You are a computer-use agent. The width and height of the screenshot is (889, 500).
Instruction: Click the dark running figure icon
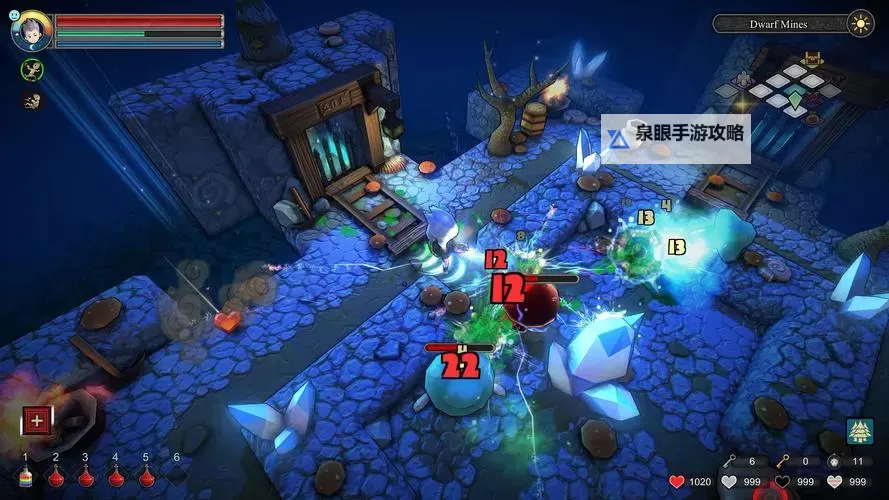[x=30, y=100]
